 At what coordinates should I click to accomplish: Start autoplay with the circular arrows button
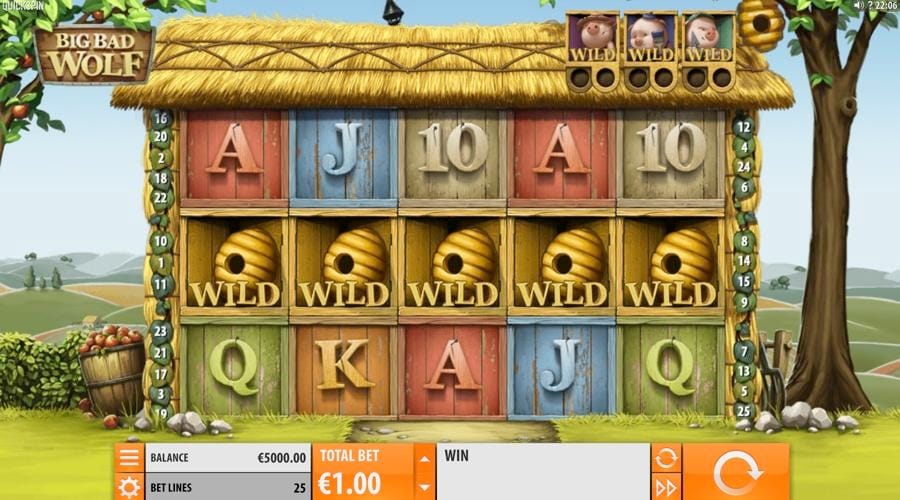point(666,458)
